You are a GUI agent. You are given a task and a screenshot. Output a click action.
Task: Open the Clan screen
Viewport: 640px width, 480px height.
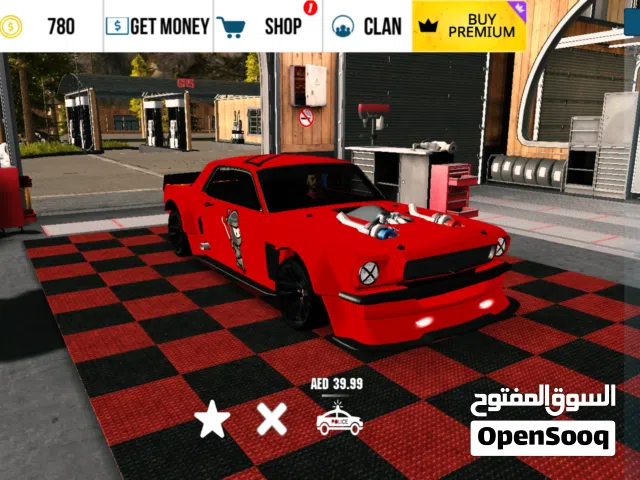click(x=367, y=26)
